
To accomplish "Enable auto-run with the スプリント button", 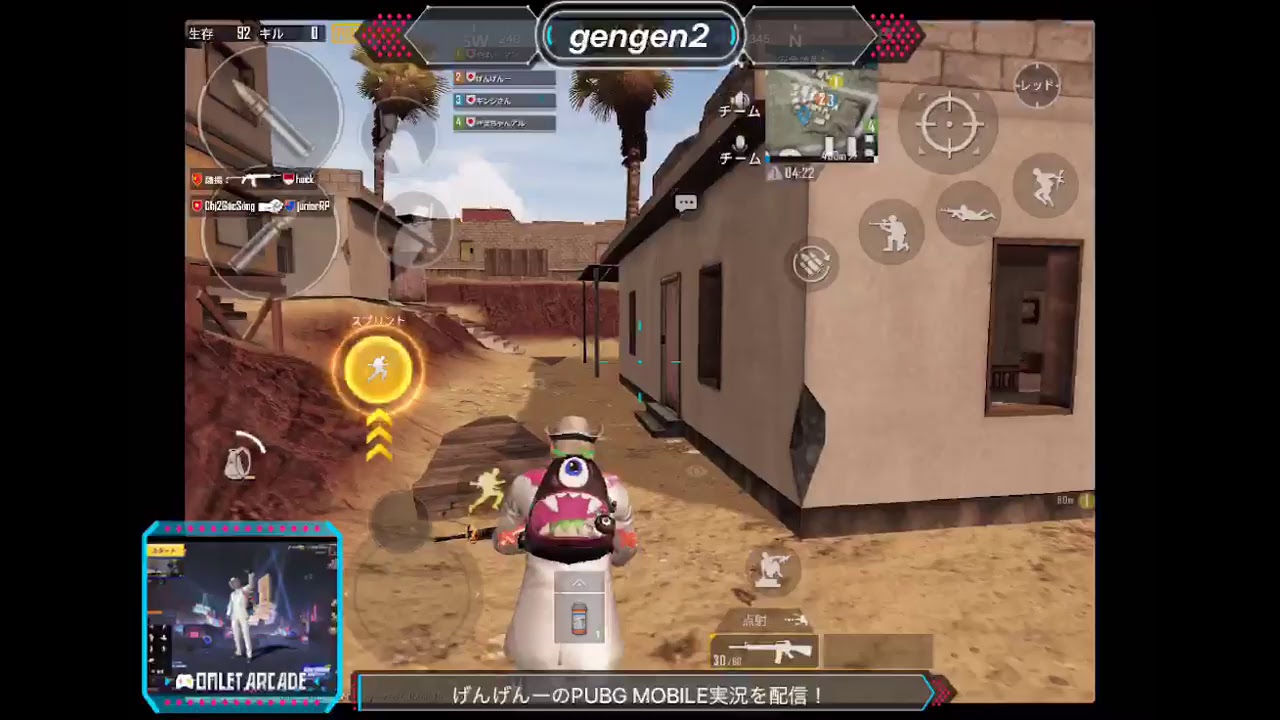I will [x=378, y=370].
